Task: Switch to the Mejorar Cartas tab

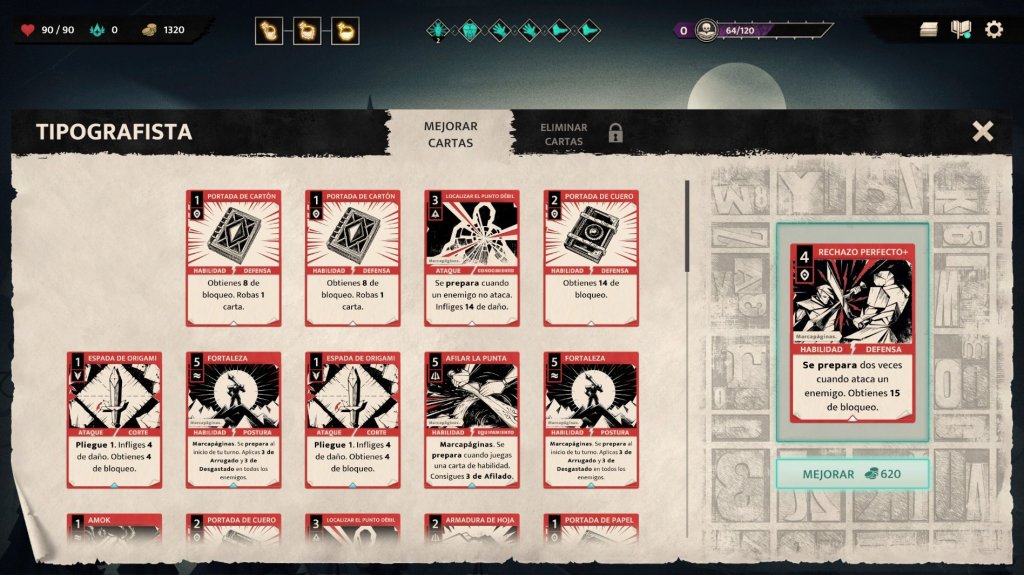Action: click(x=450, y=134)
